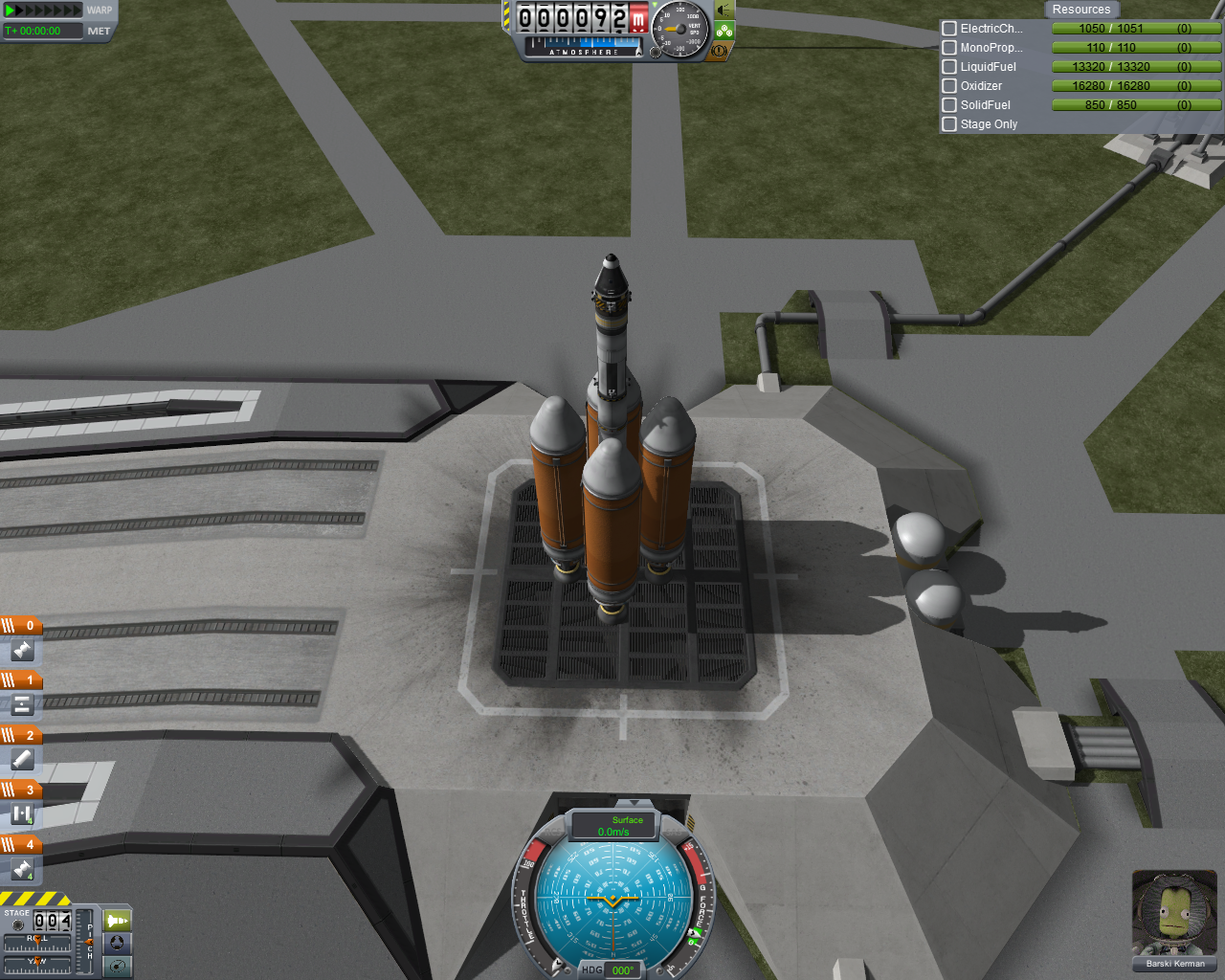Check the LiquidFuel resource box
The height and width of the screenshot is (980, 1225).
click(949, 67)
